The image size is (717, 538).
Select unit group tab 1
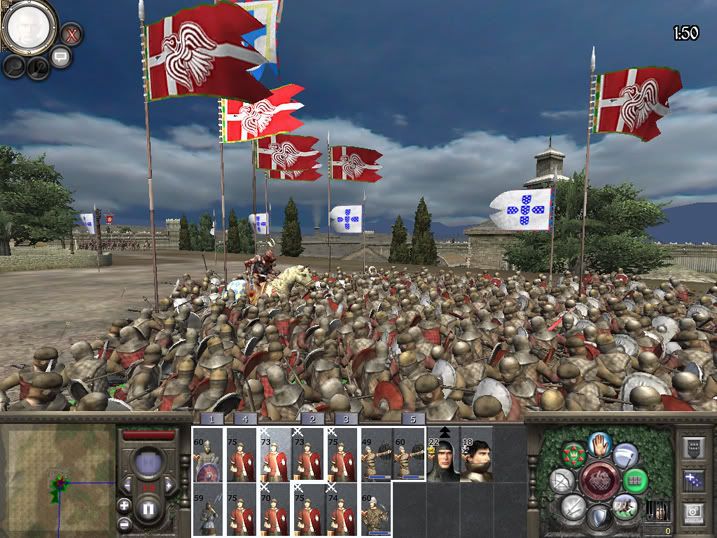(209, 419)
